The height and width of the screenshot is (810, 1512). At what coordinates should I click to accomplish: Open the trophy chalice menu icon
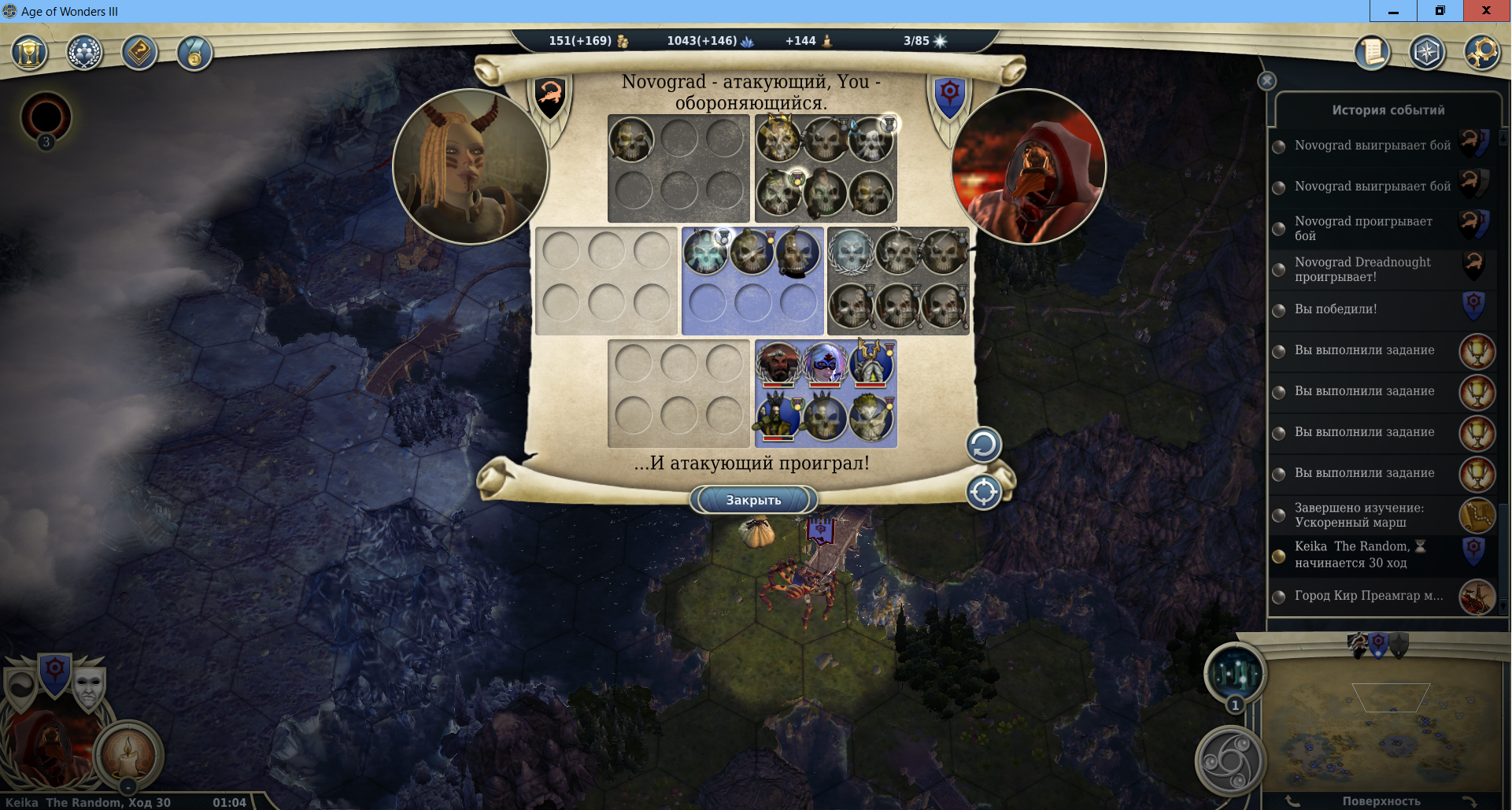coord(29,54)
